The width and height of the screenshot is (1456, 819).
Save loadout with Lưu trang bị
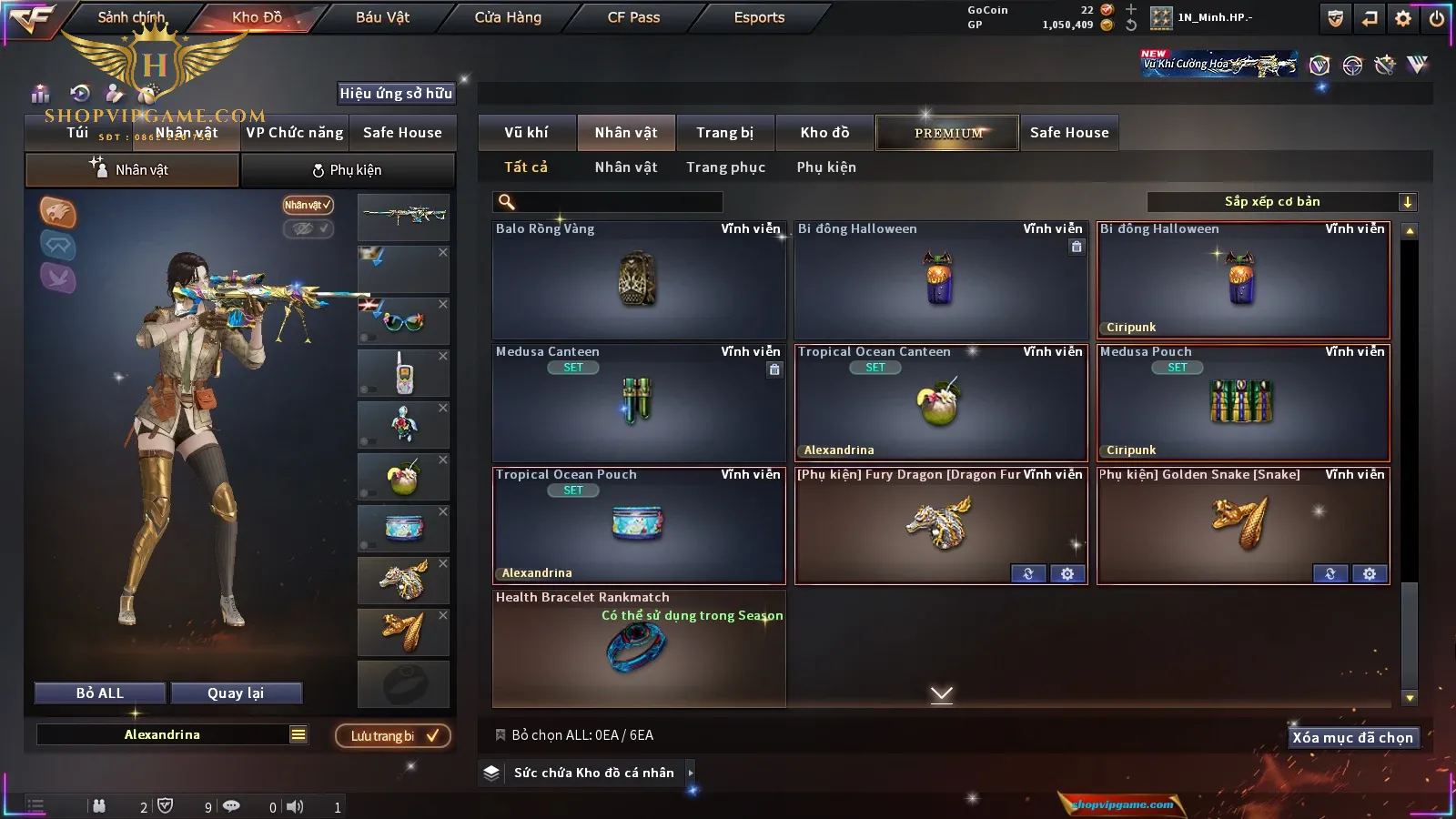(x=393, y=736)
